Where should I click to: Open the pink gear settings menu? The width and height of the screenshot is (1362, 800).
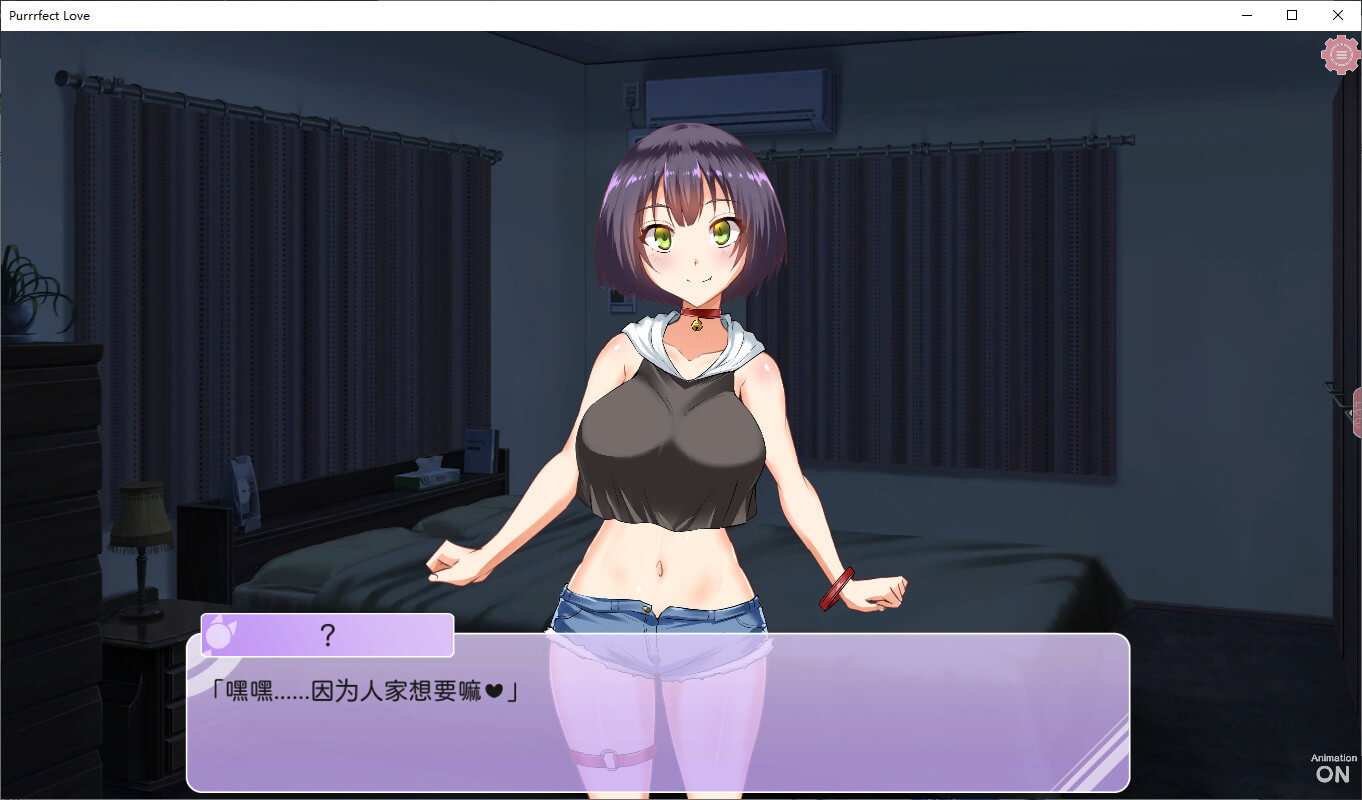1340,55
